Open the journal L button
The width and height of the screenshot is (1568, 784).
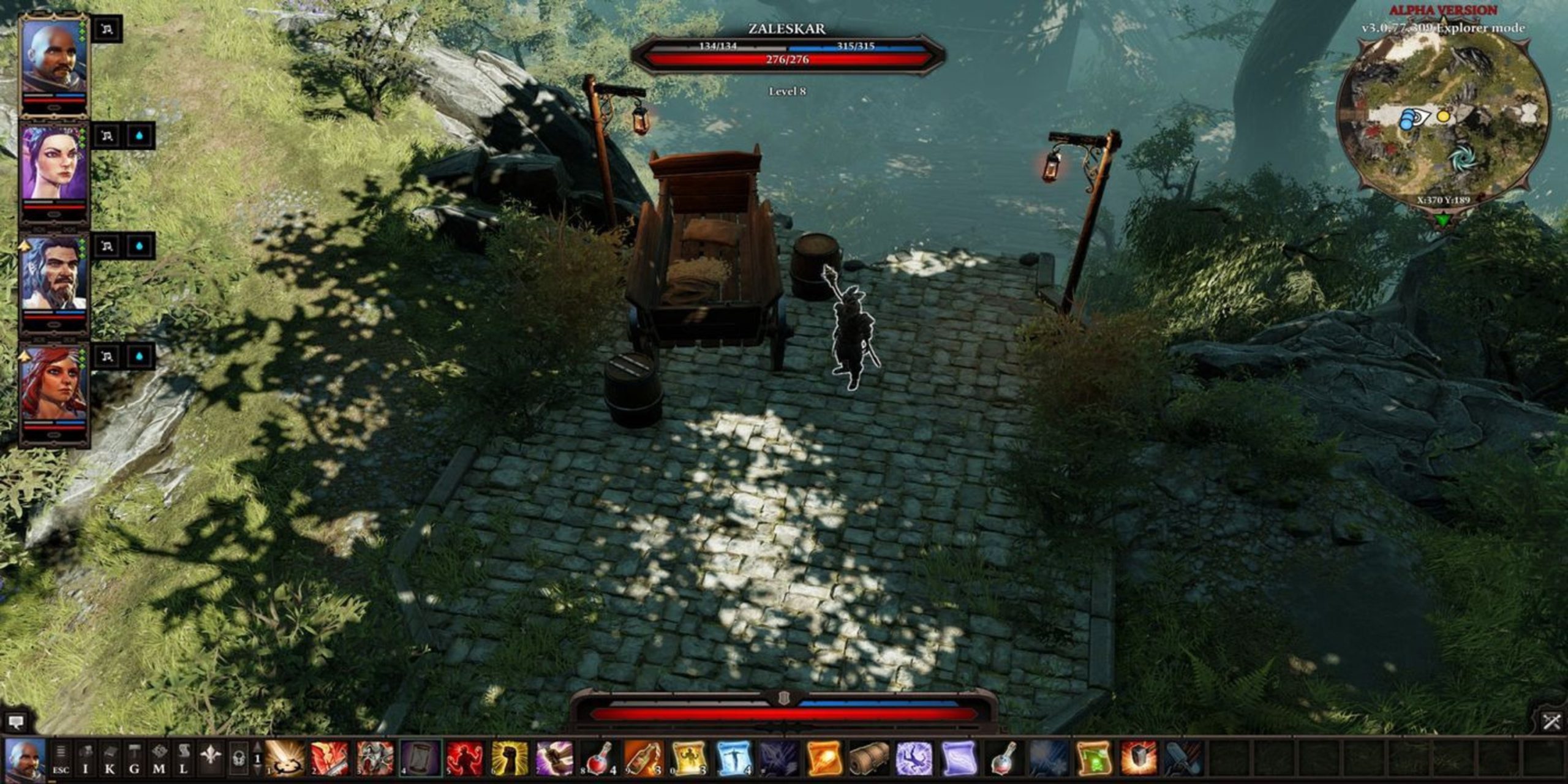184,759
